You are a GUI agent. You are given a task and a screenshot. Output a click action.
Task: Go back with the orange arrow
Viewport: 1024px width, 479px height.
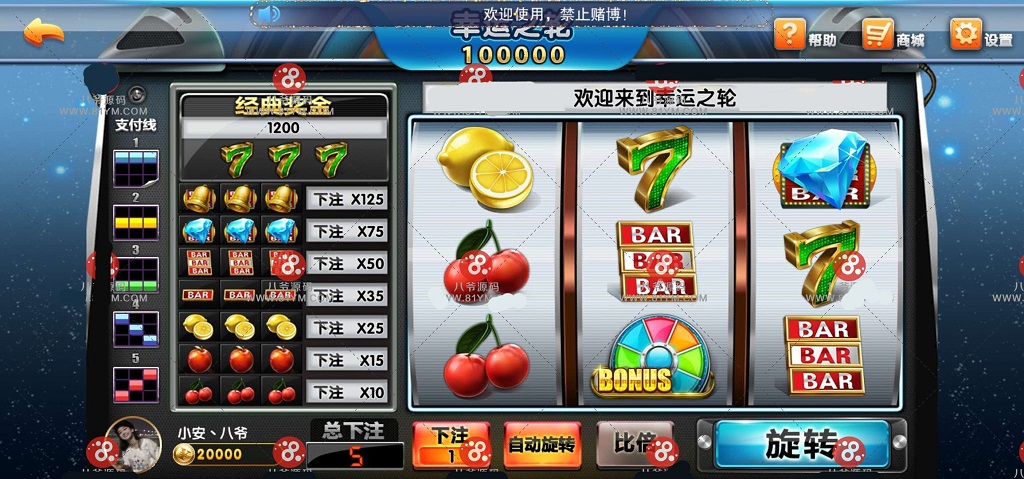pyautogui.click(x=43, y=31)
